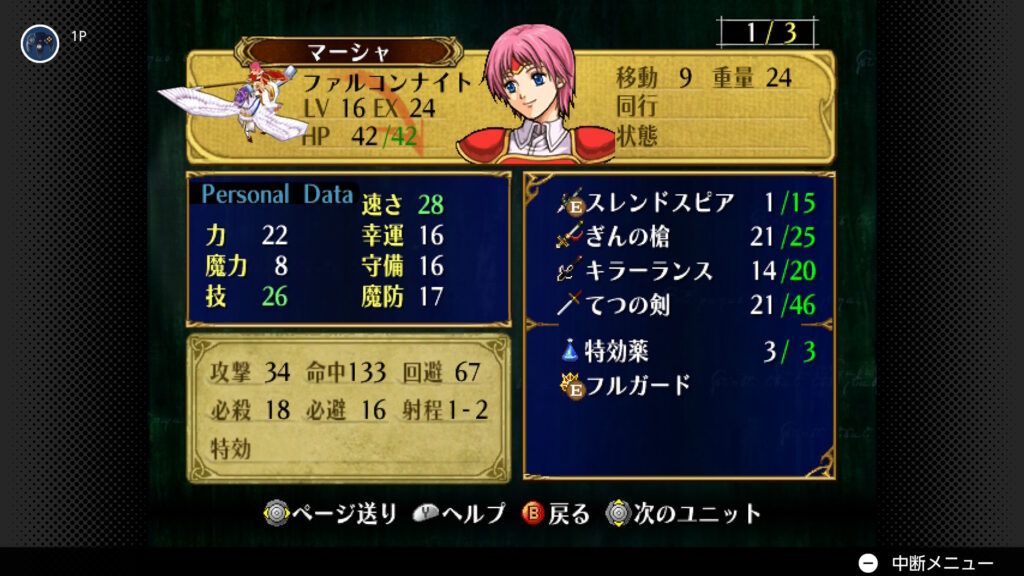This screenshot has width=1024, height=576.
Task: Choose the キラーランス item row
Action: pyautogui.click(x=686, y=271)
